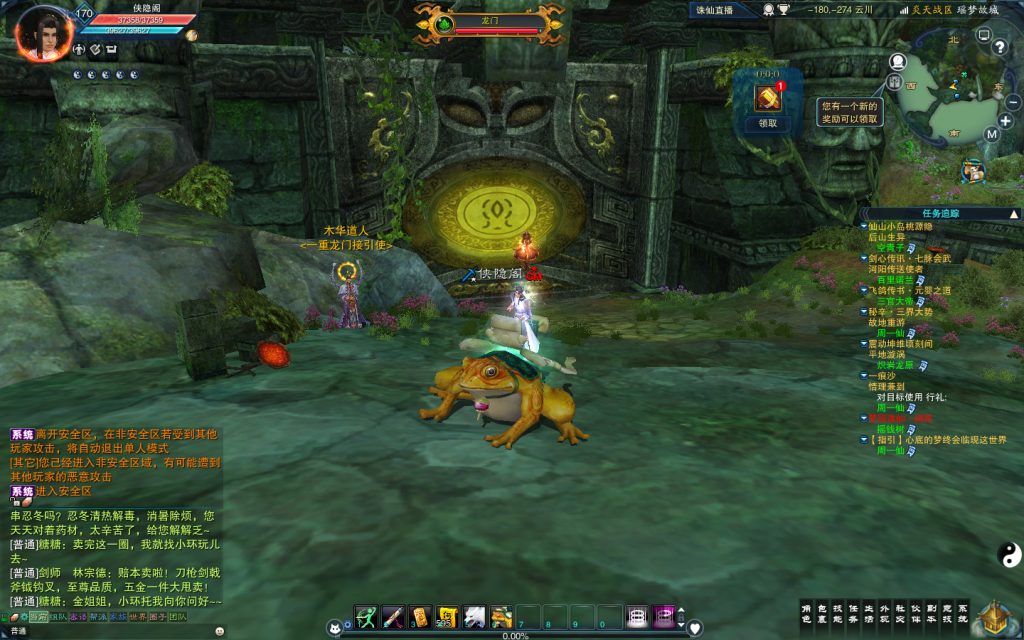The width and height of the screenshot is (1024, 640).
Task: Activate the pink glowing cage skill
Action: point(664,617)
